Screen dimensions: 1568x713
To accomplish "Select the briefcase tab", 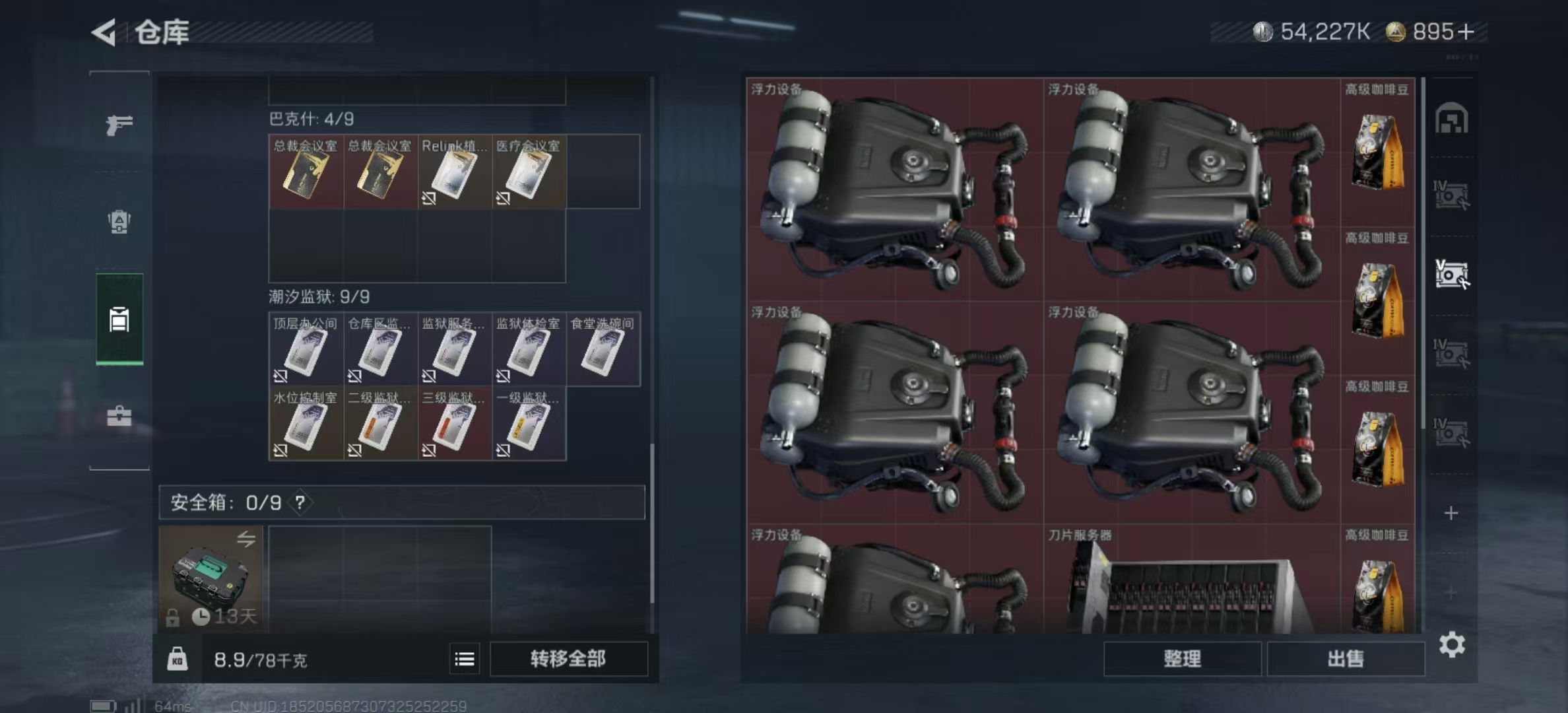I will tap(119, 417).
